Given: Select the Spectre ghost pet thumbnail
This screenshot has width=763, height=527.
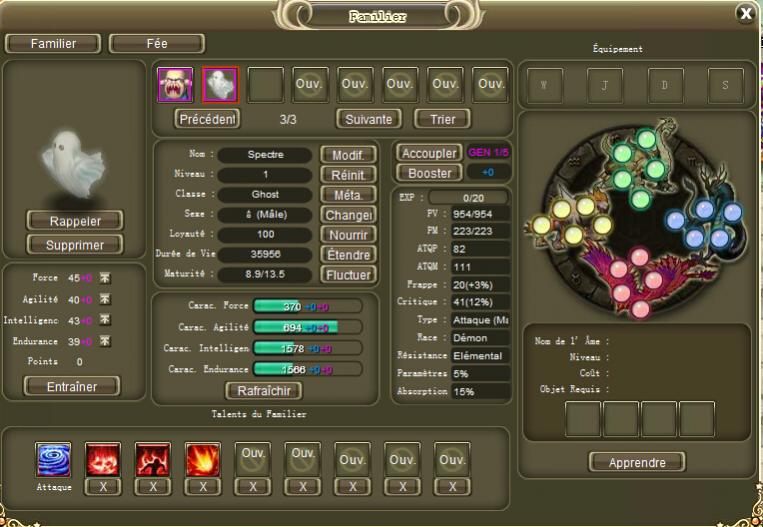Looking at the screenshot, I should (220, 85).
